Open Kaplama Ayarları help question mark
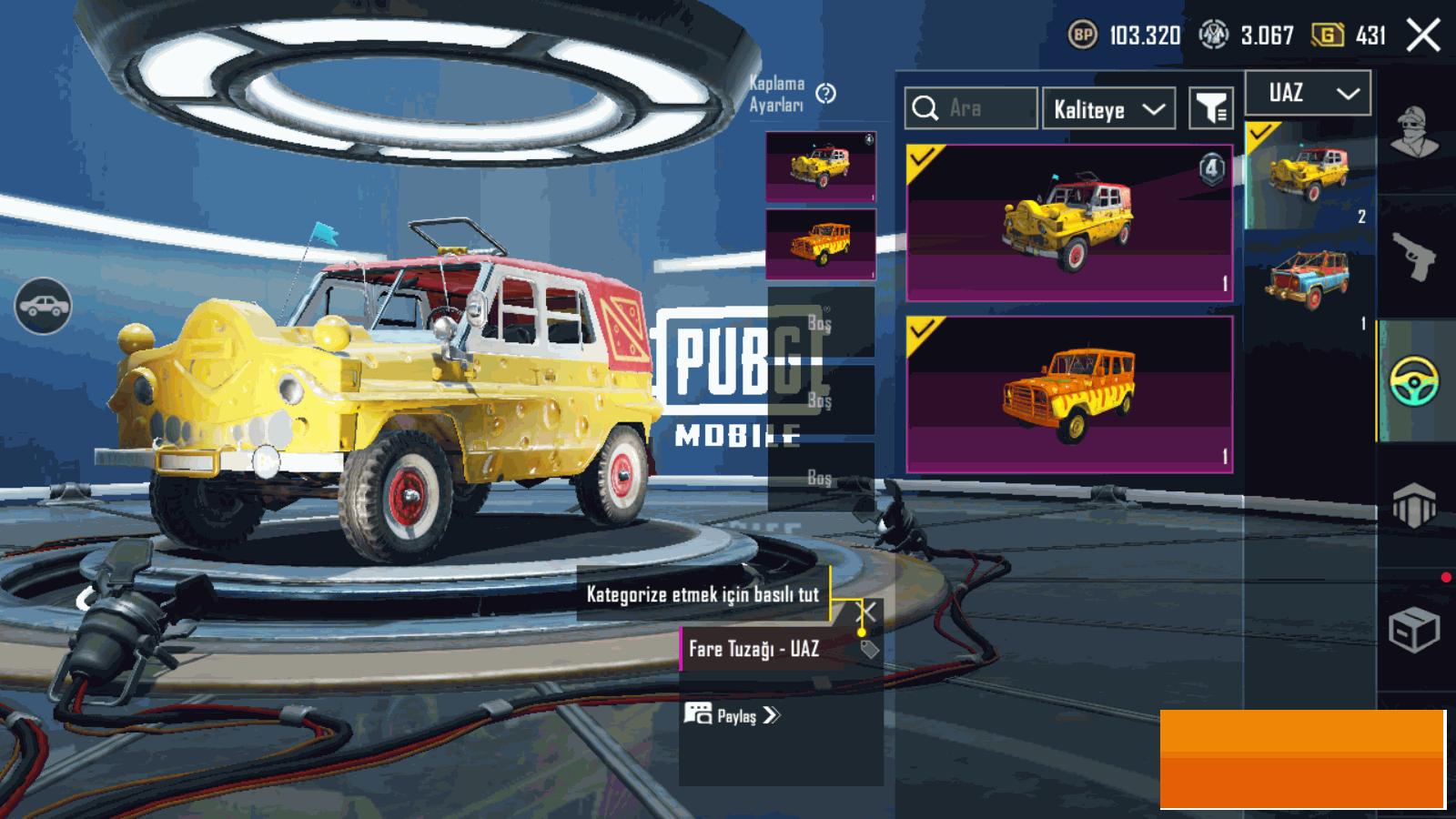The image size is (1456, 819). 826,93
